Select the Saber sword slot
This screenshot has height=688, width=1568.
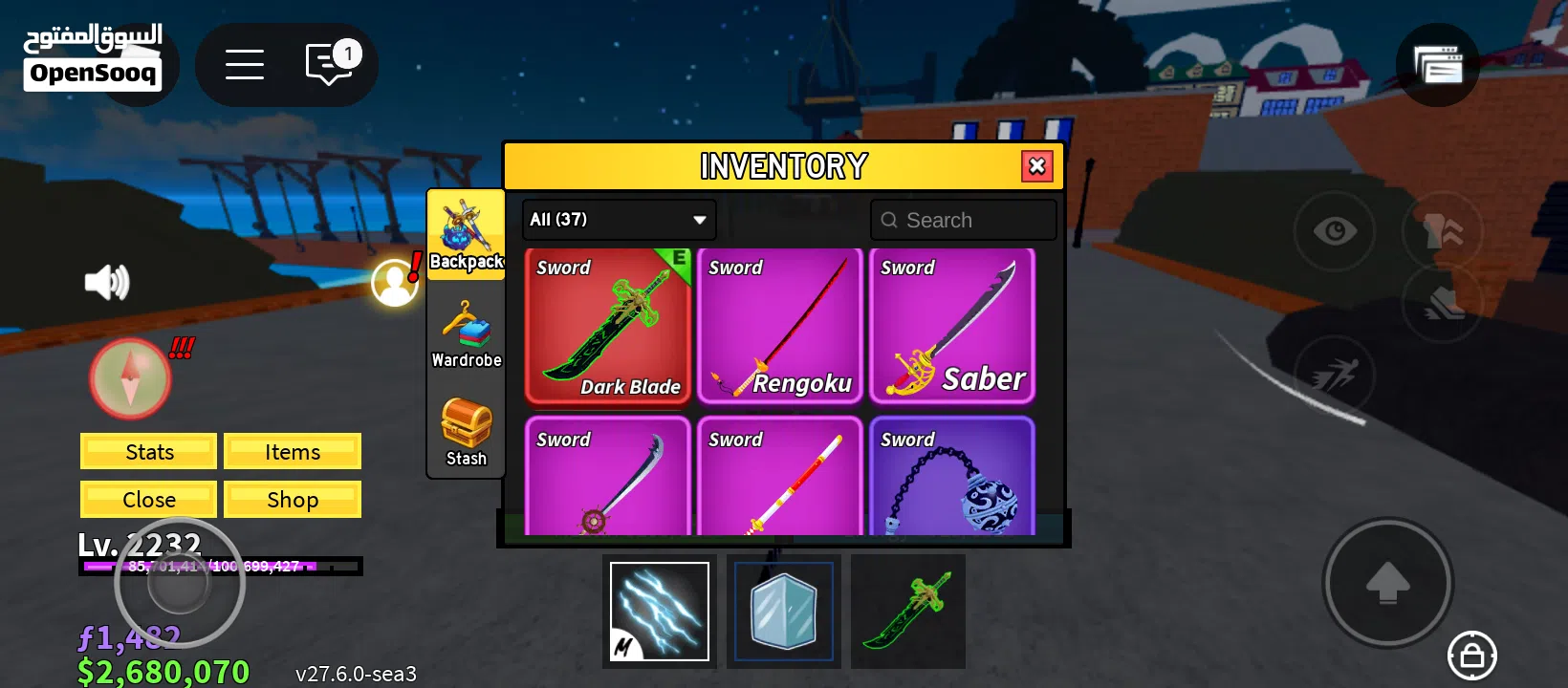952,325
